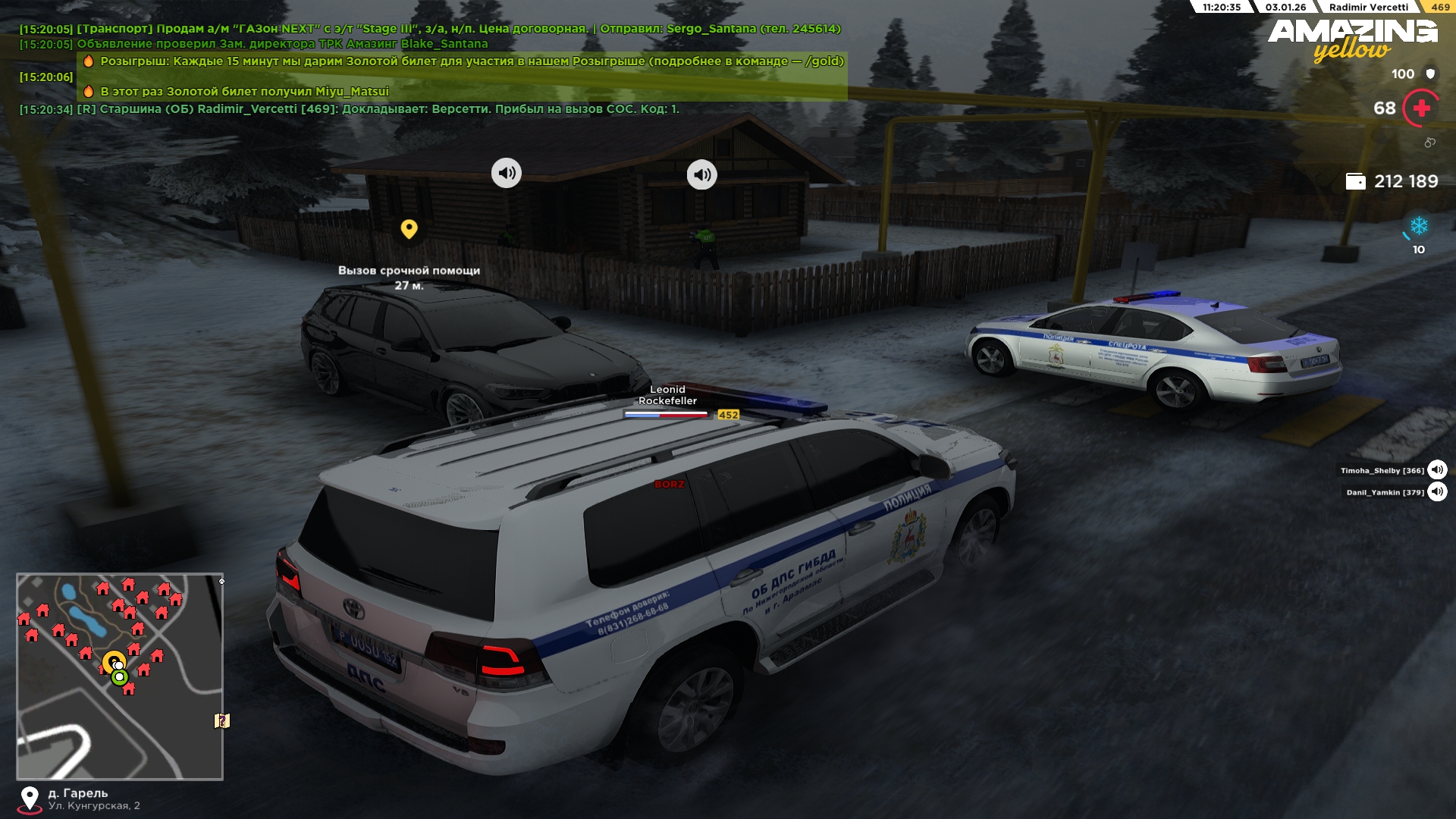Toggle voice speaker next to Timoha_Shelby
This screenshot has height=819, width=1456.
point(1437,470)
